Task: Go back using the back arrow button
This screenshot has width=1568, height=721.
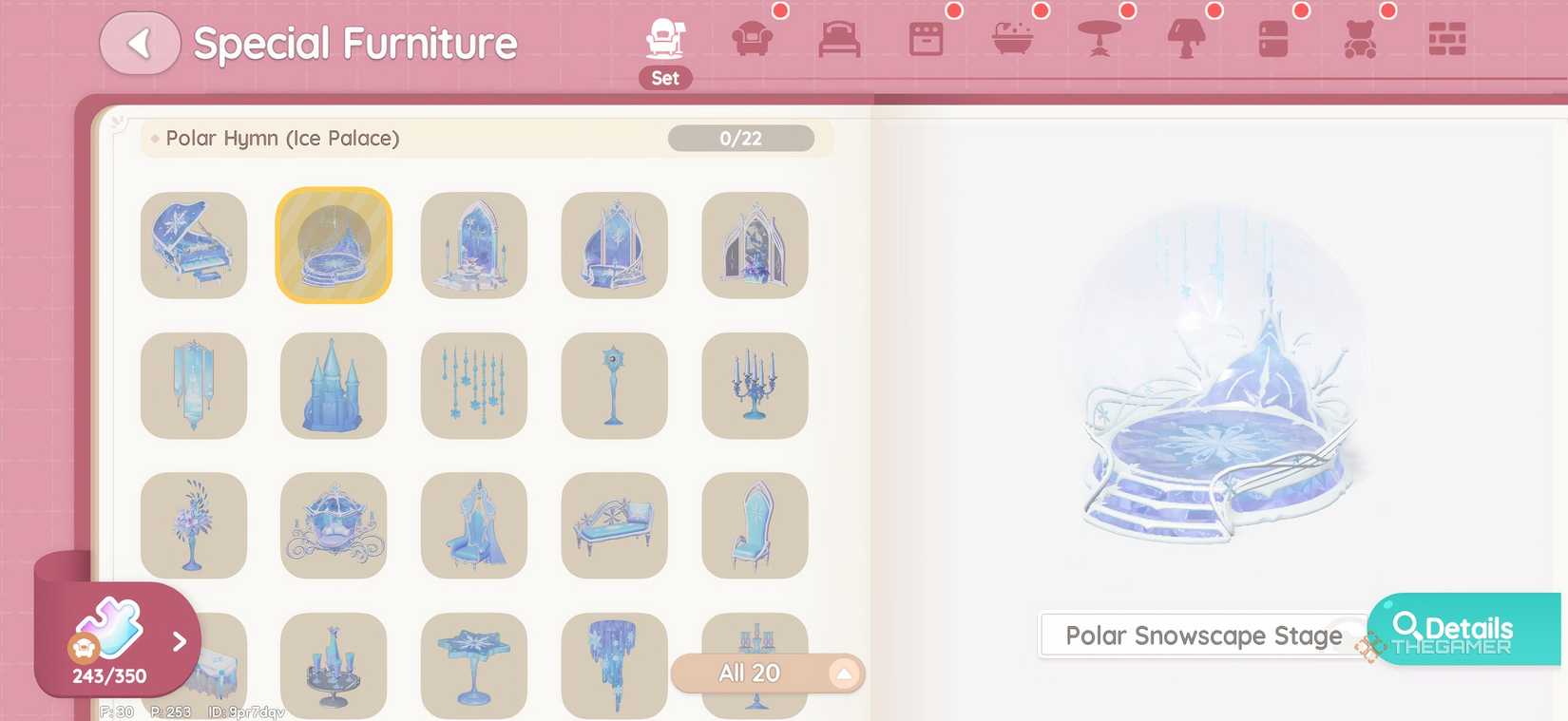Action: pos(140,43)
